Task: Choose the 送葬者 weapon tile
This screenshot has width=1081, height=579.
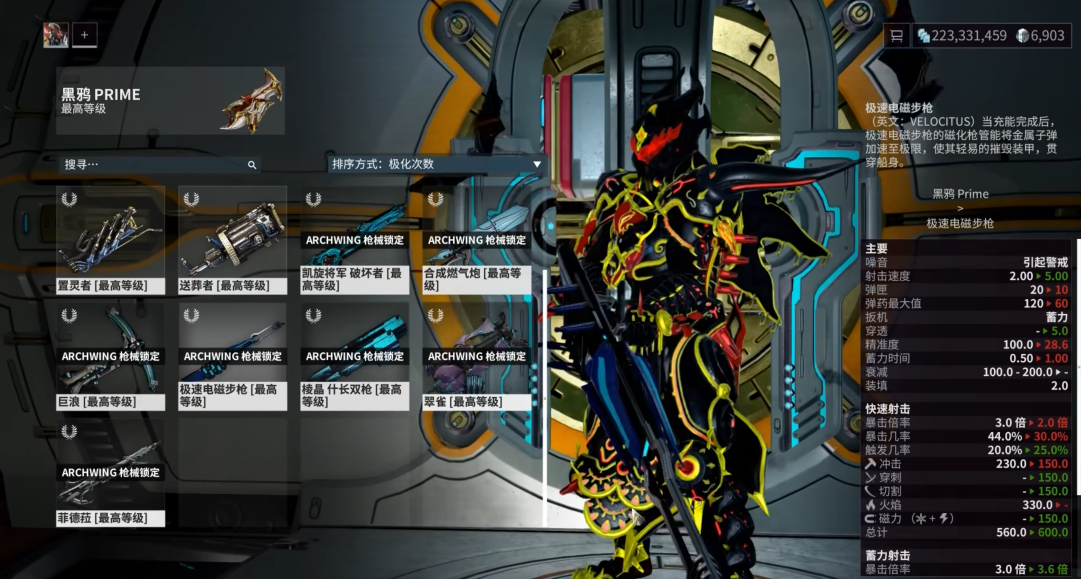Action: 232,240
